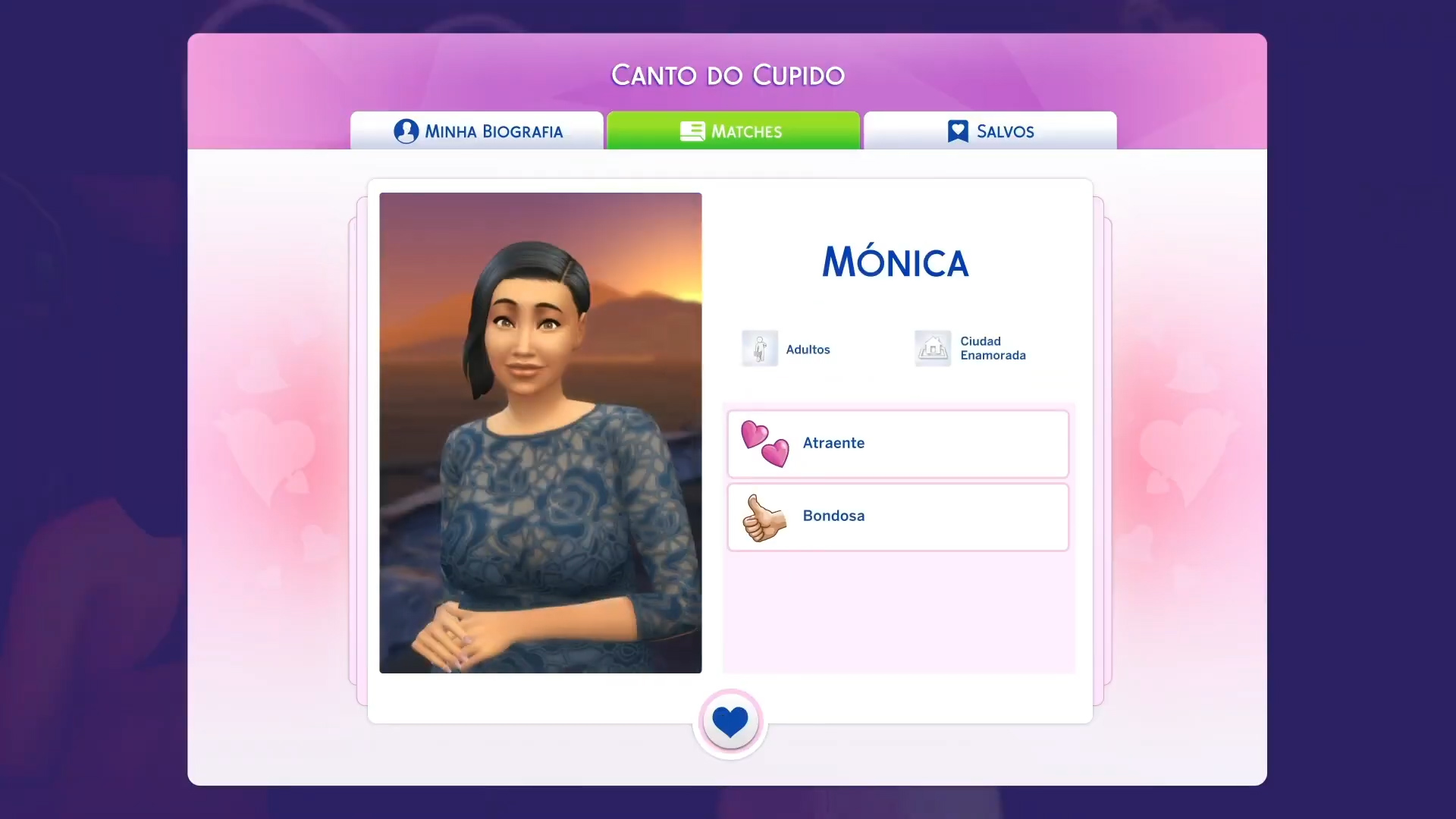Reveal the next match card behind Mónica's
This screenshot has width=1456, height=819.
click(1098, 440)
